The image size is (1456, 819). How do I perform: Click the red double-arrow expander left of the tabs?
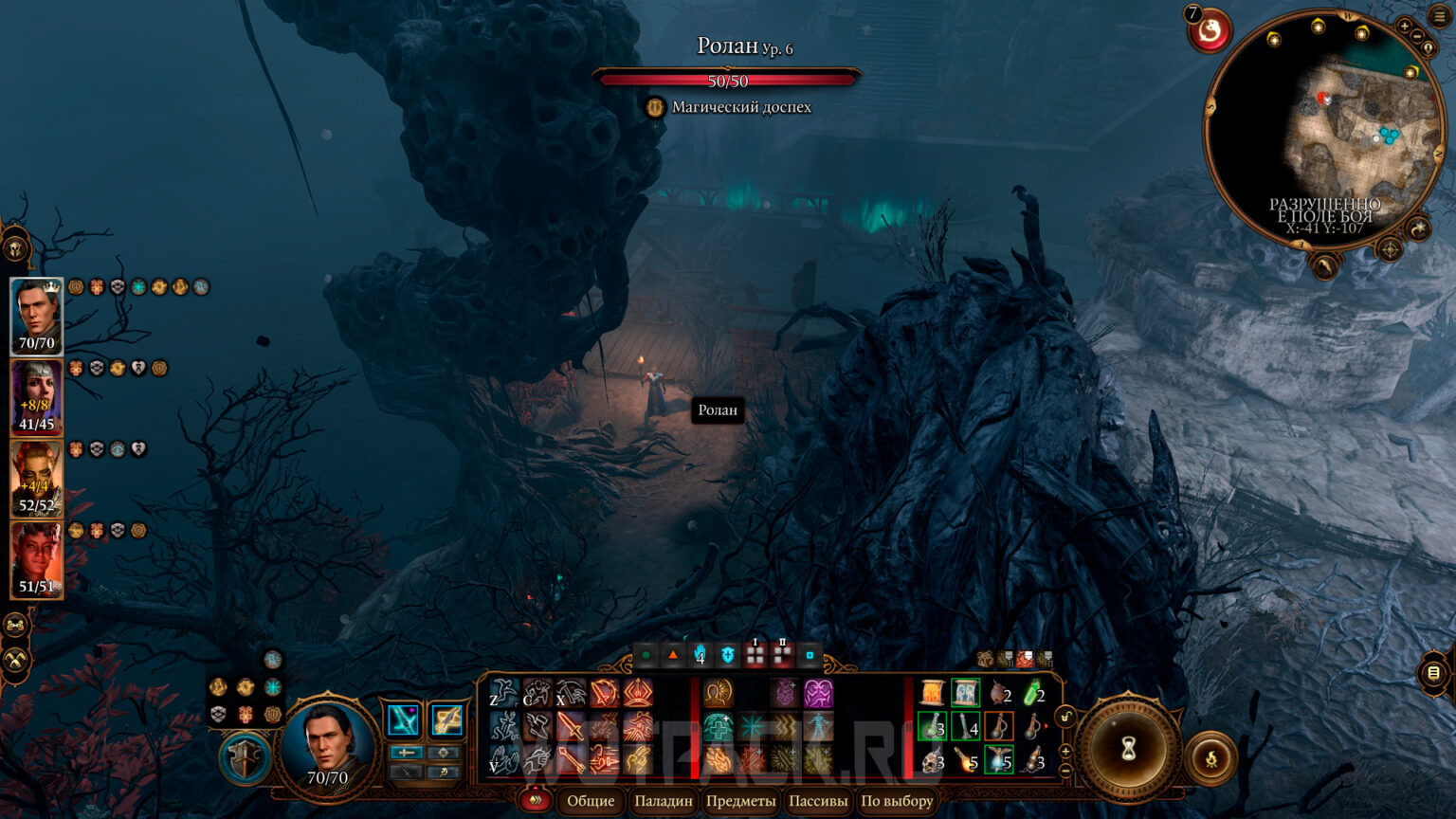[x=536, y=800]
